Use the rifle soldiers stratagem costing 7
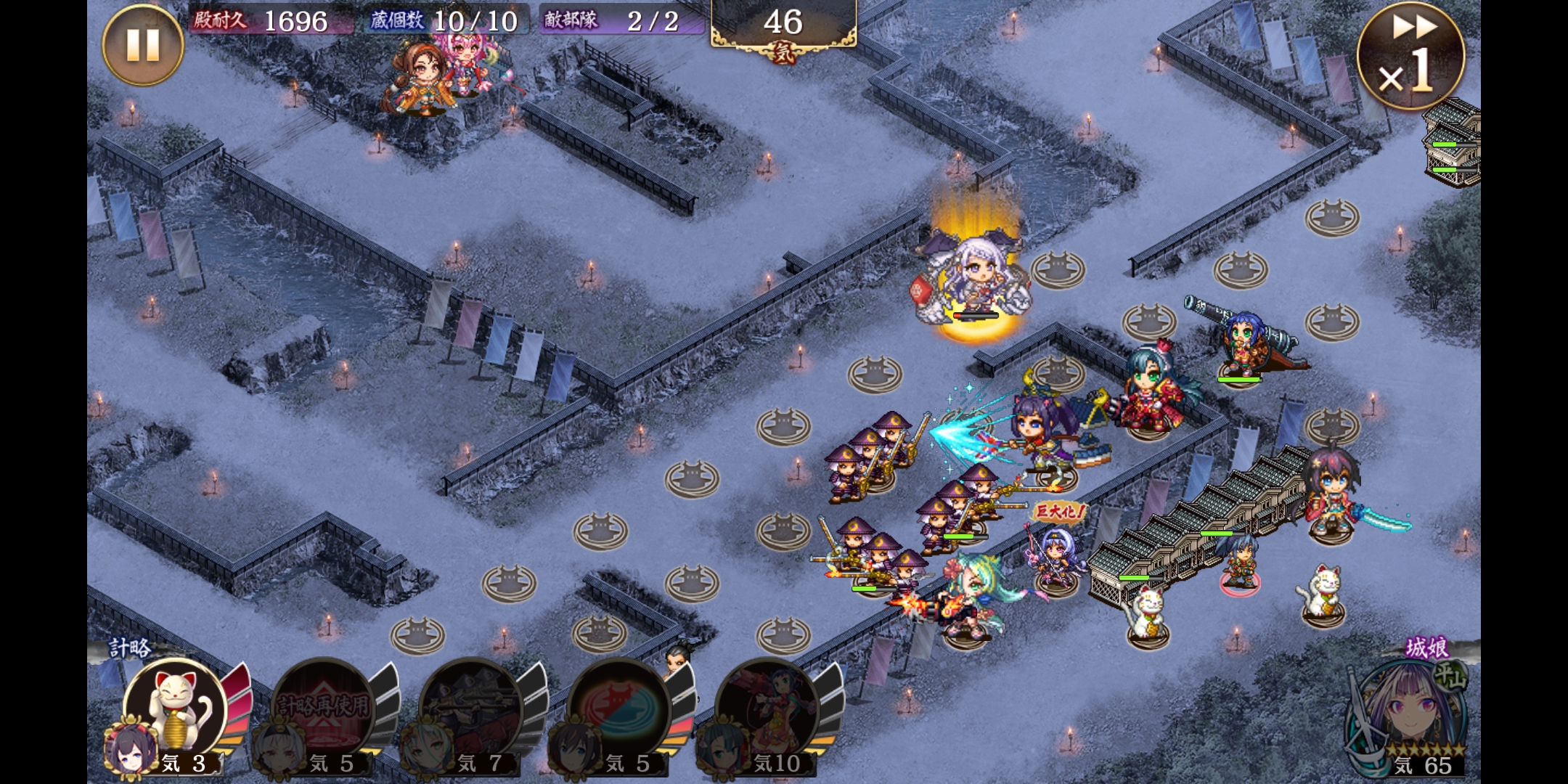1568x784 pixels. (473, 708)
